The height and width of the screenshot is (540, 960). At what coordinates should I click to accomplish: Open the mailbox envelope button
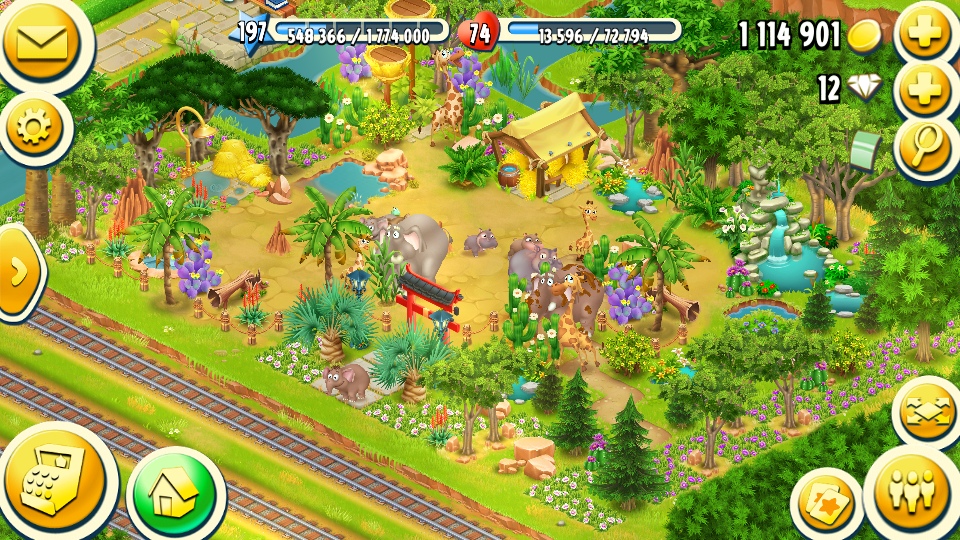pos(40,40)
